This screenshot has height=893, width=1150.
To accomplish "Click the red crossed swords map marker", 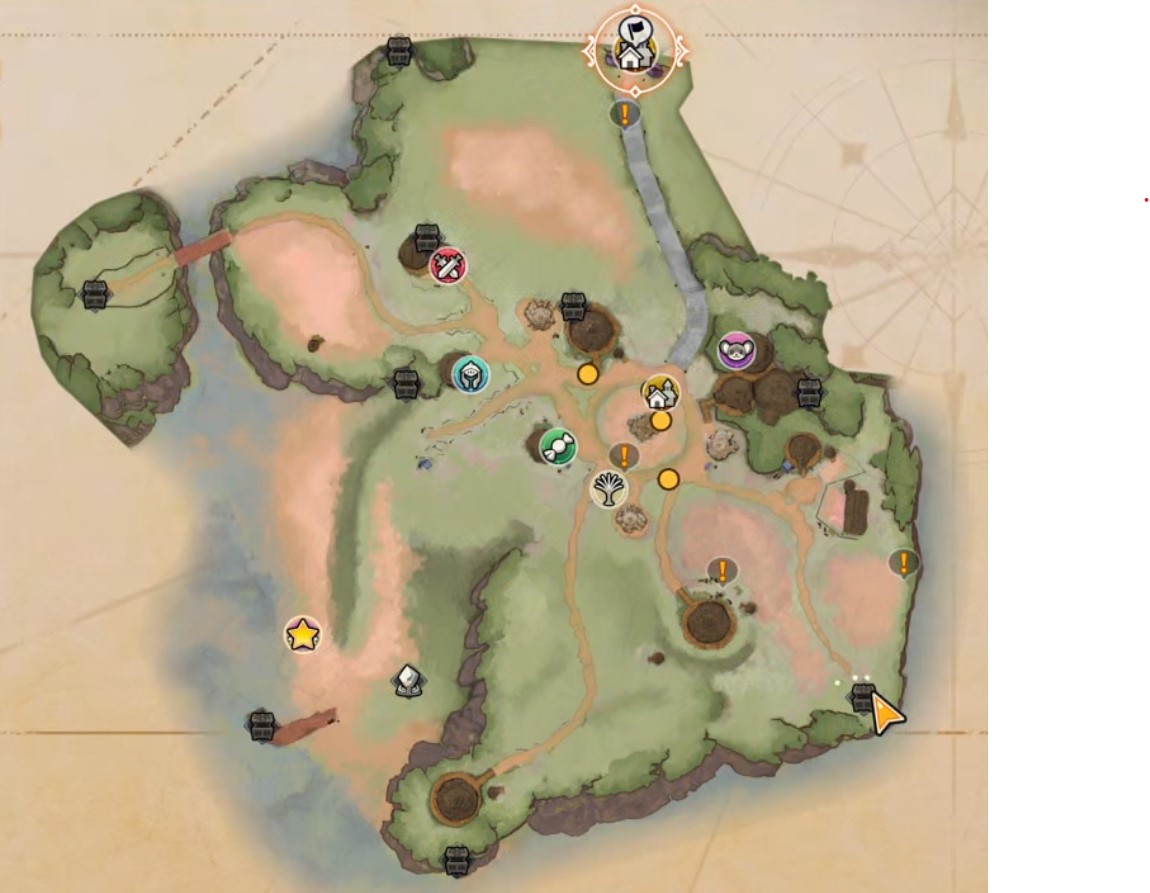I will click(x=448, y=266).
